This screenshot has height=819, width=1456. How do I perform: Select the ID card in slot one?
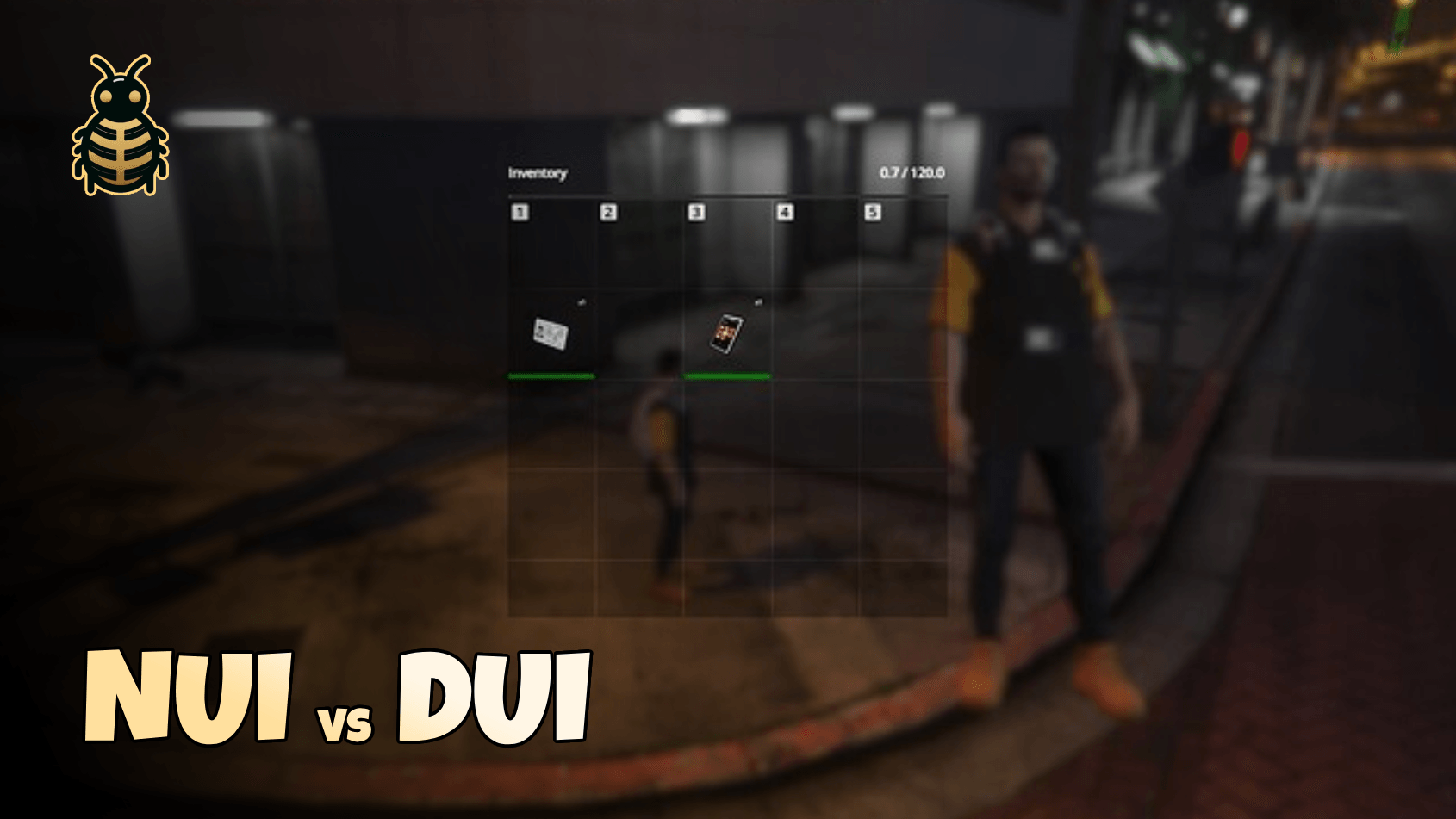[x=551, y=334]
